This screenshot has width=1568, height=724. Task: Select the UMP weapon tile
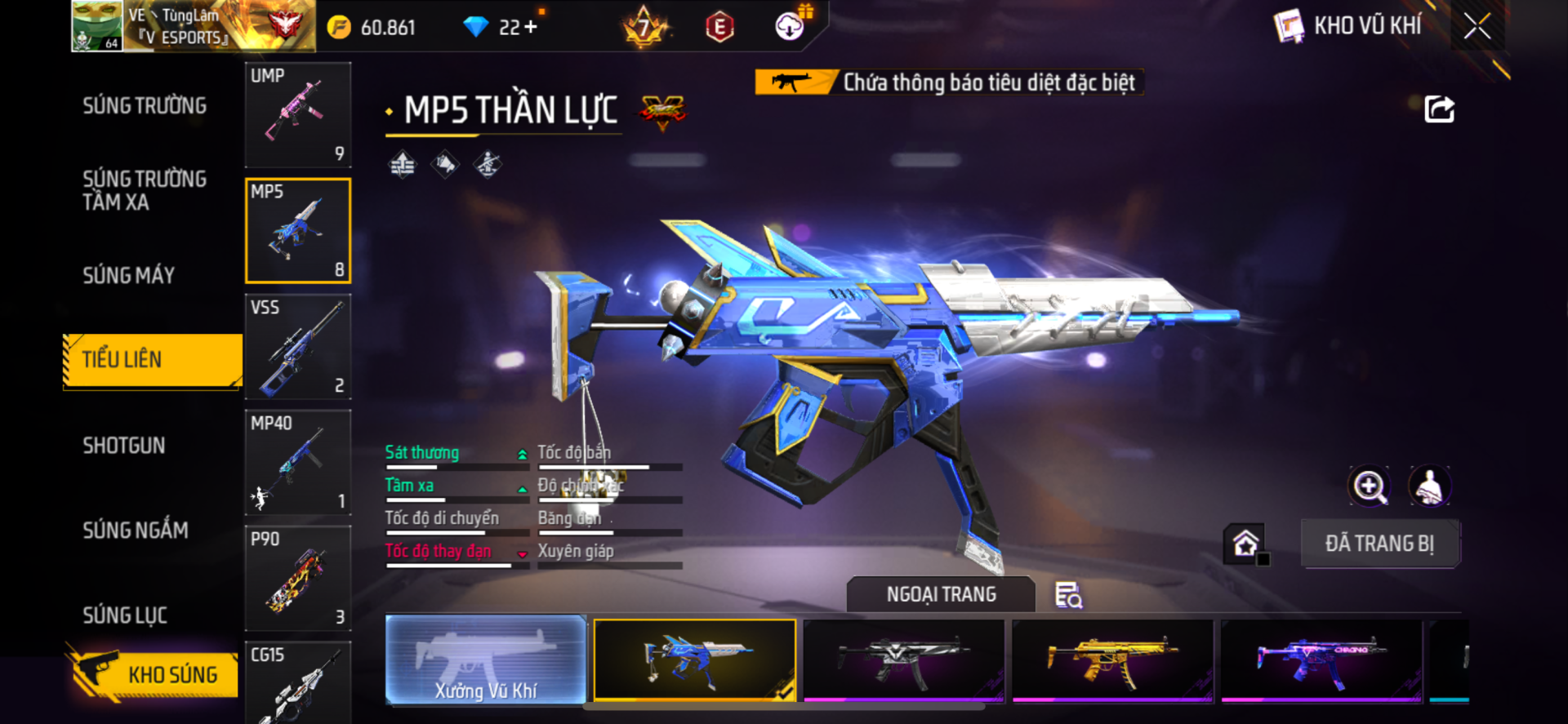click(x=298, y=115)
